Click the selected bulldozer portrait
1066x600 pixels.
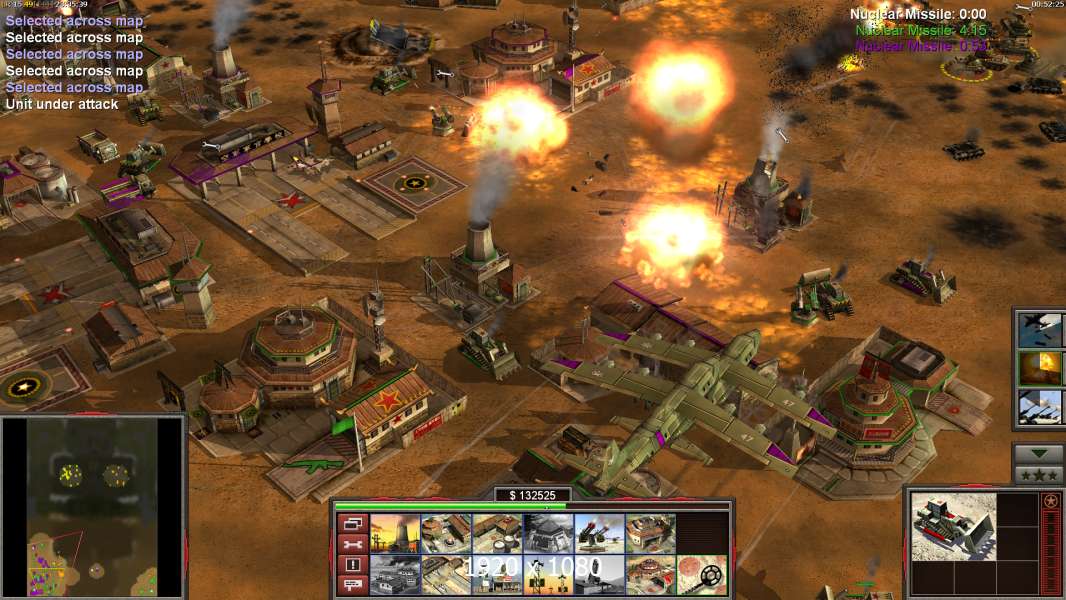point(953,526)
